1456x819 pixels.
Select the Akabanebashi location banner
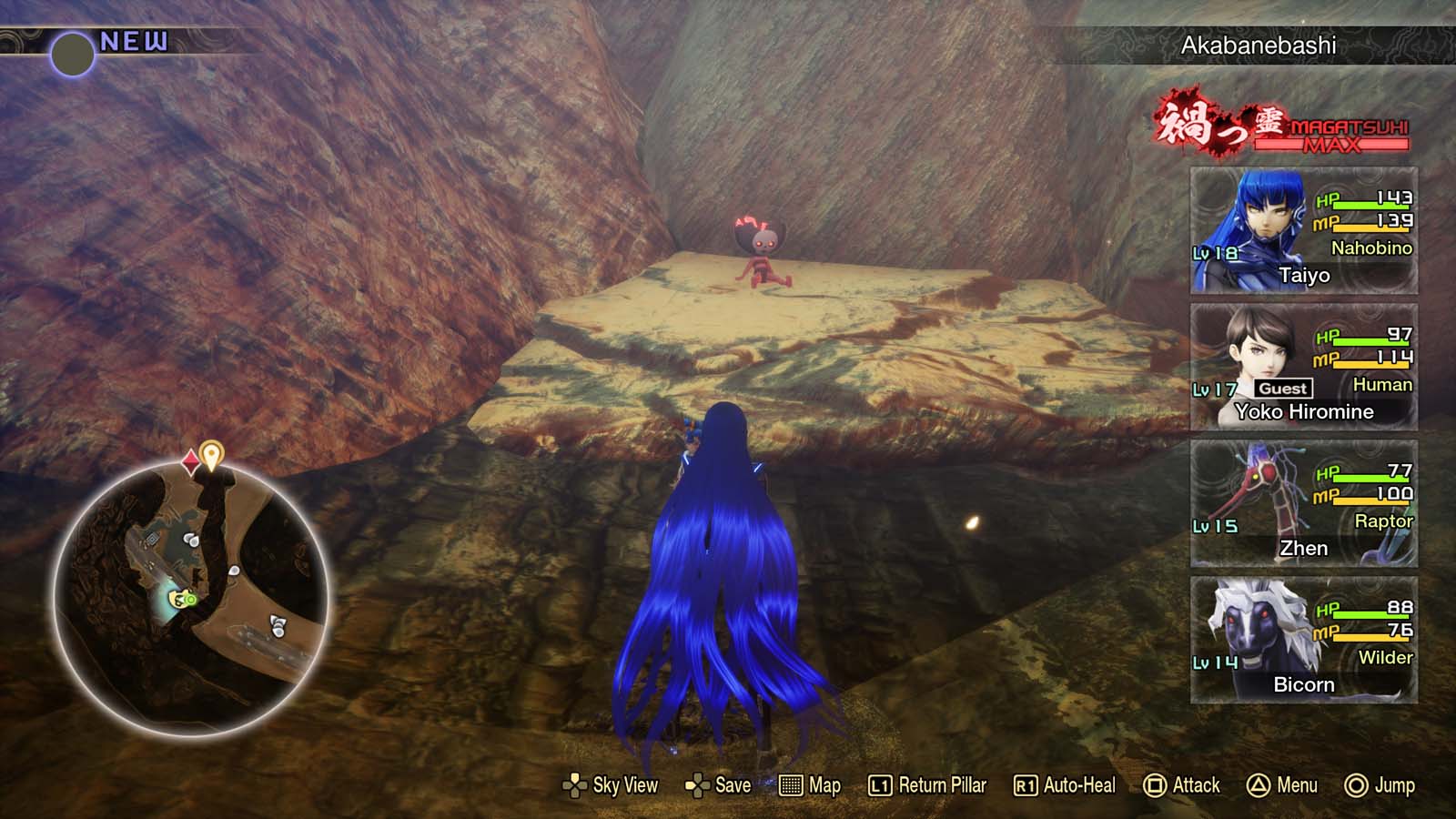coord(1258,46)
